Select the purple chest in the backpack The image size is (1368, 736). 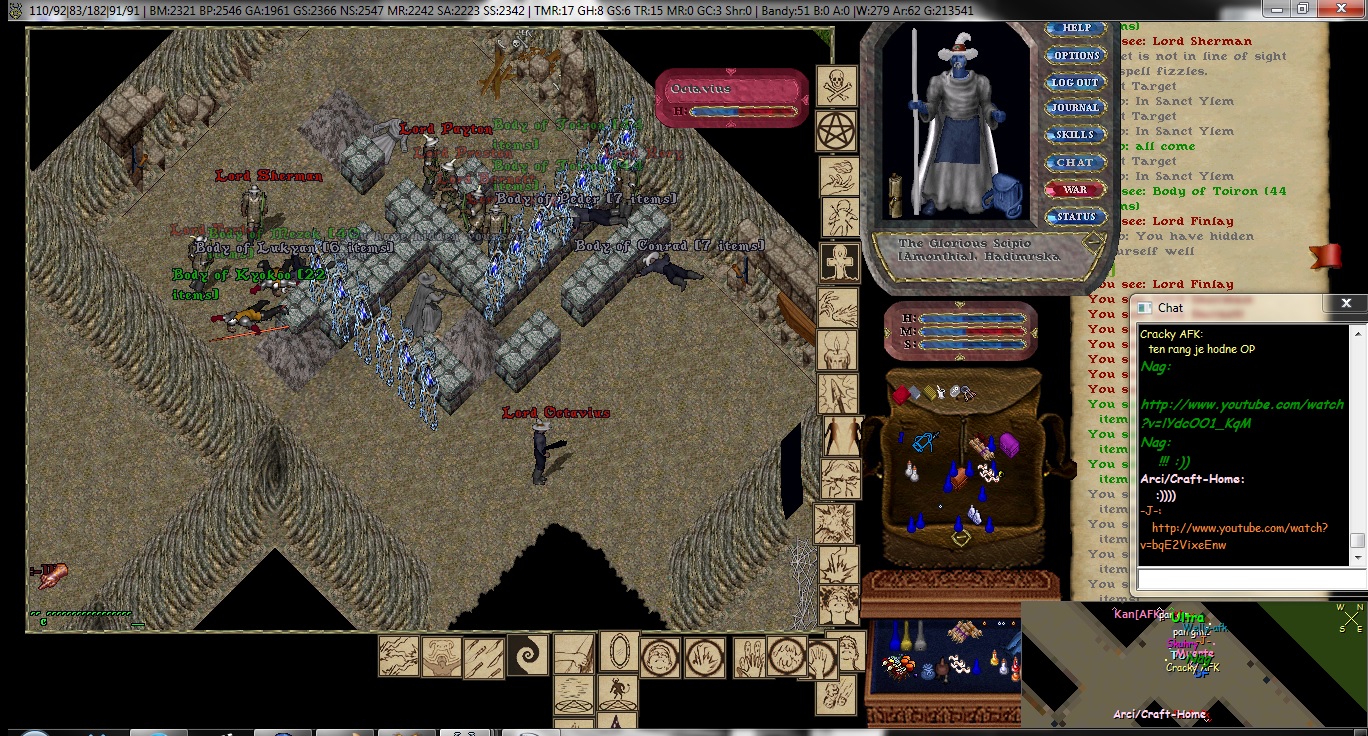coord(1009,446)
